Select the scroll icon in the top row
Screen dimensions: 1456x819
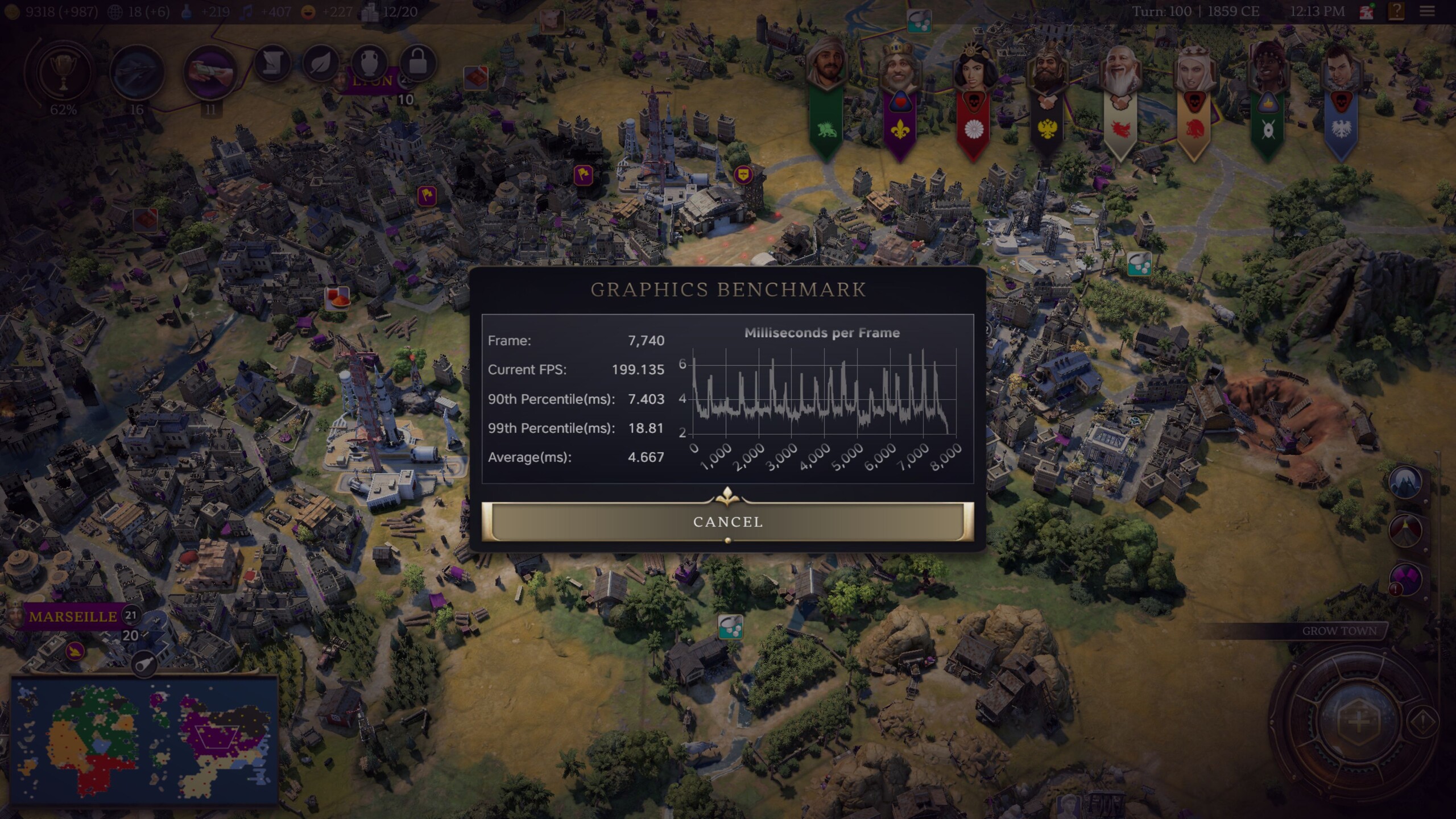coord(273,63)
